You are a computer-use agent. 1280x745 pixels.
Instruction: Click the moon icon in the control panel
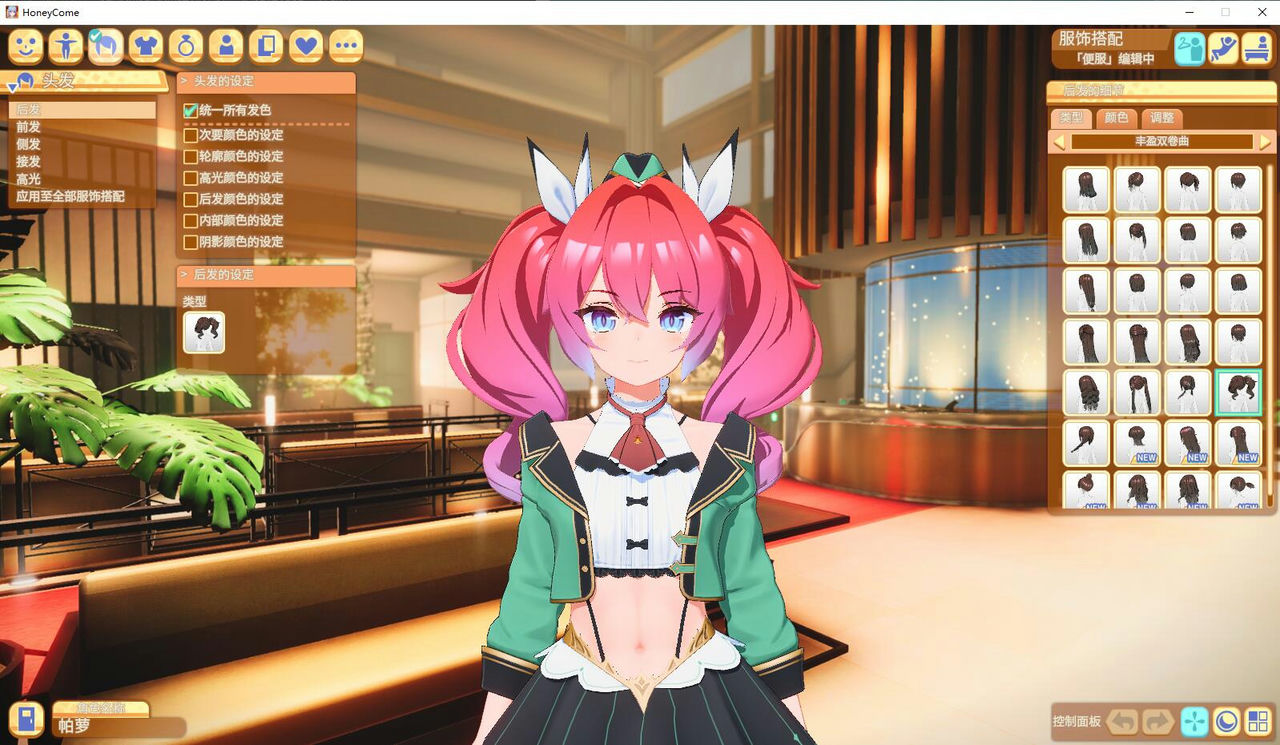click(x=1226, y=720)
